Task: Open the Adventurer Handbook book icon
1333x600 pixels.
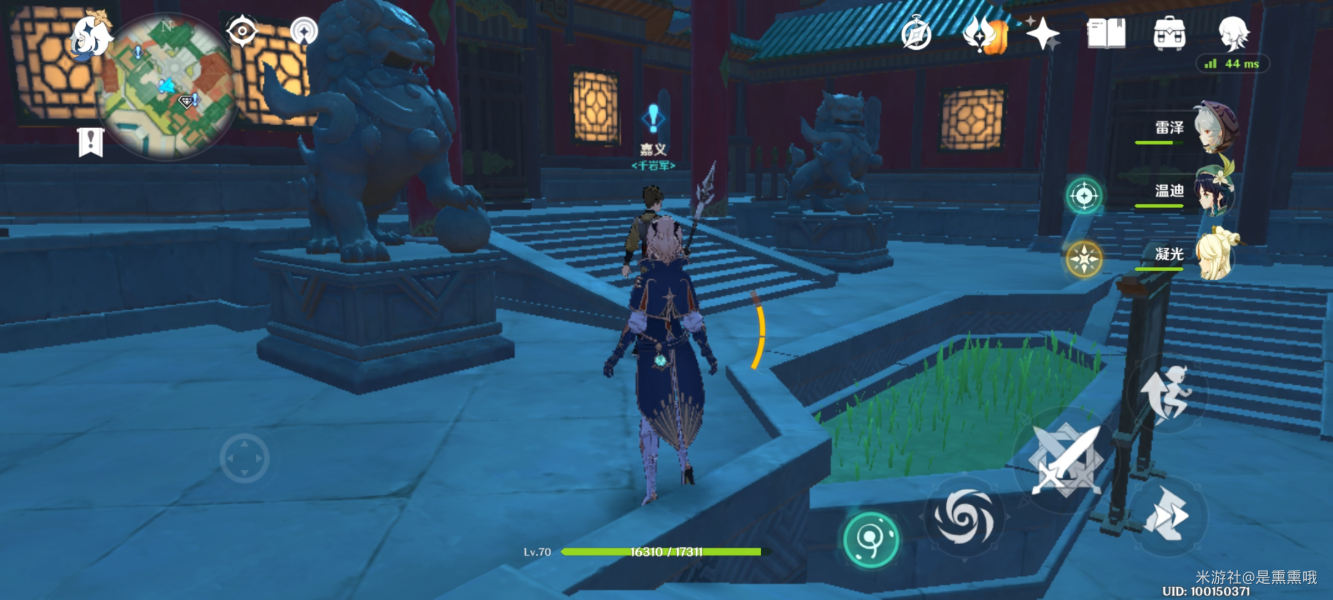Action: pos(1106,33)
